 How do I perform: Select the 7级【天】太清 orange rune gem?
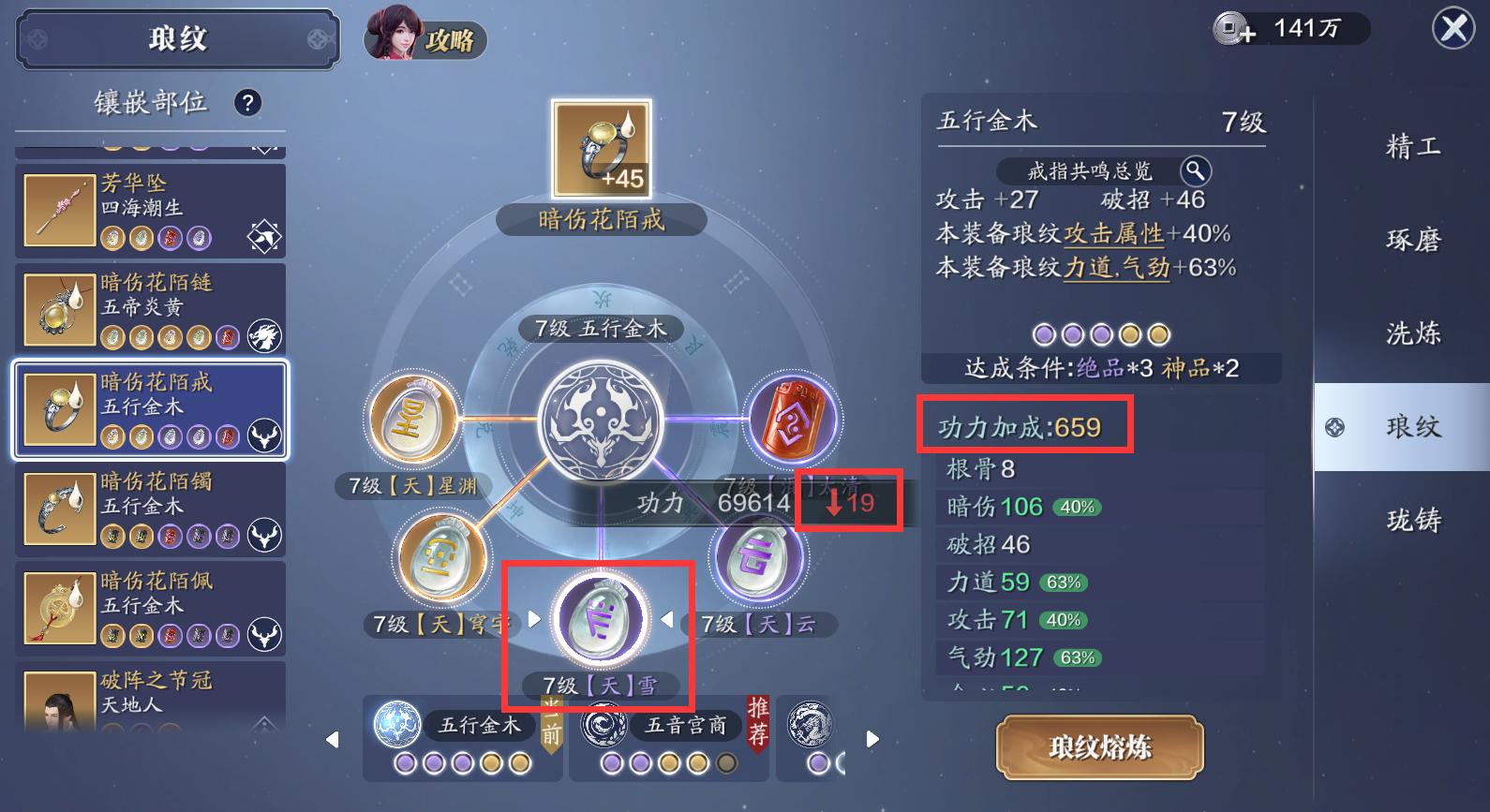792,420
